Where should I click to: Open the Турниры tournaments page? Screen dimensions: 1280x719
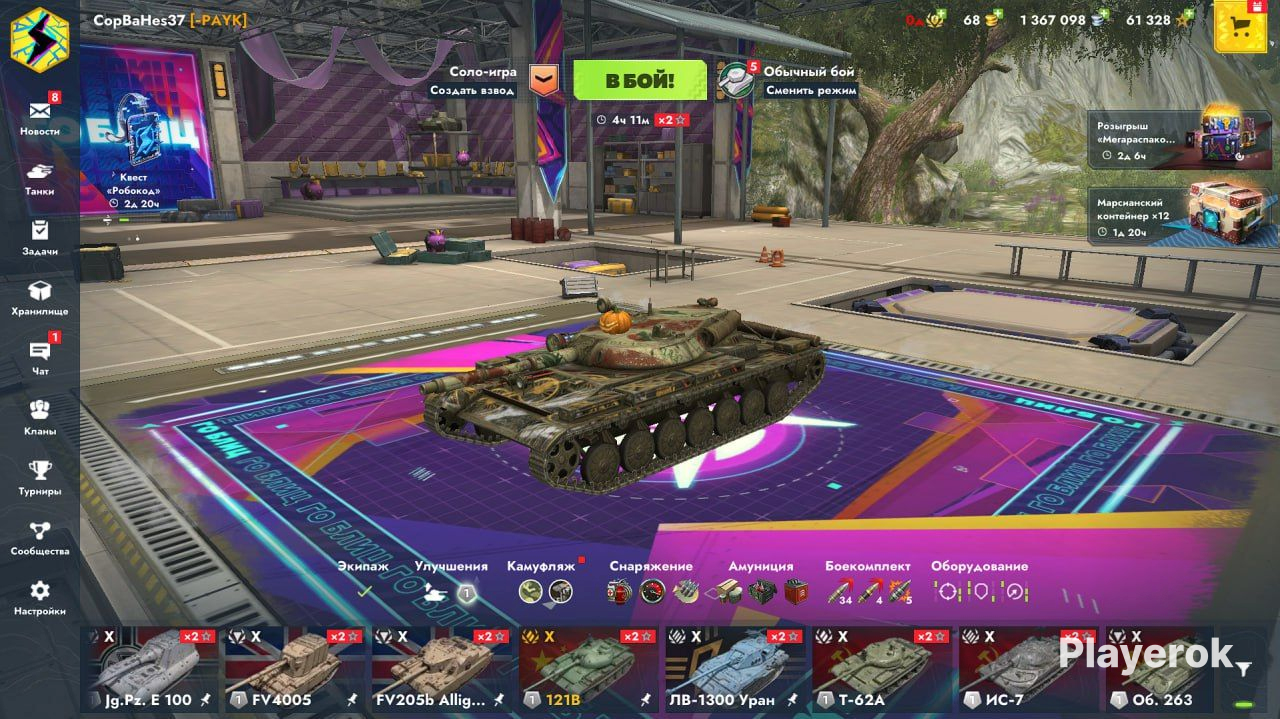click(x=40, y=476)
